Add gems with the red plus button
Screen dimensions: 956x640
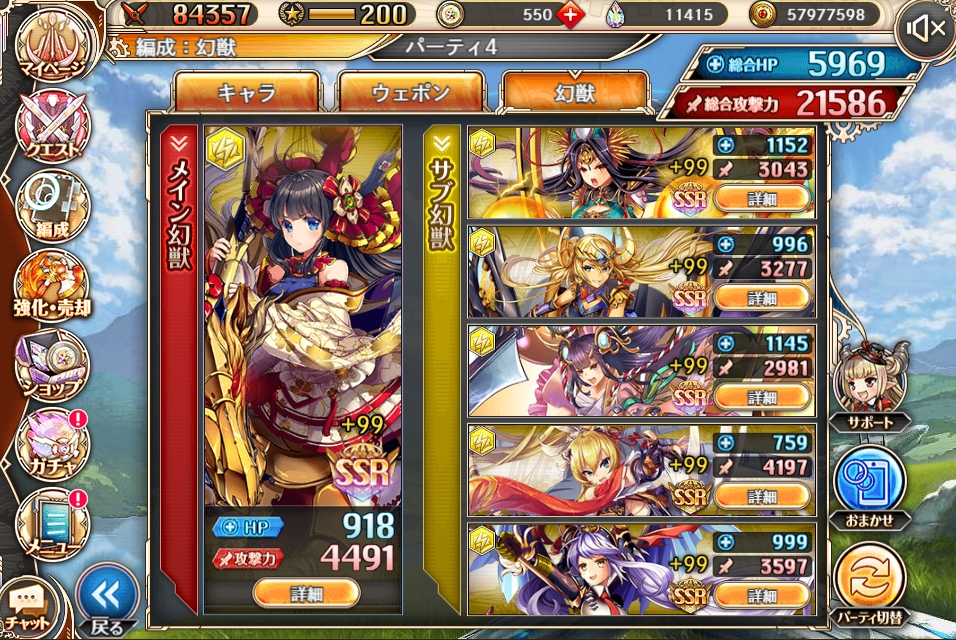pos(570,15)
